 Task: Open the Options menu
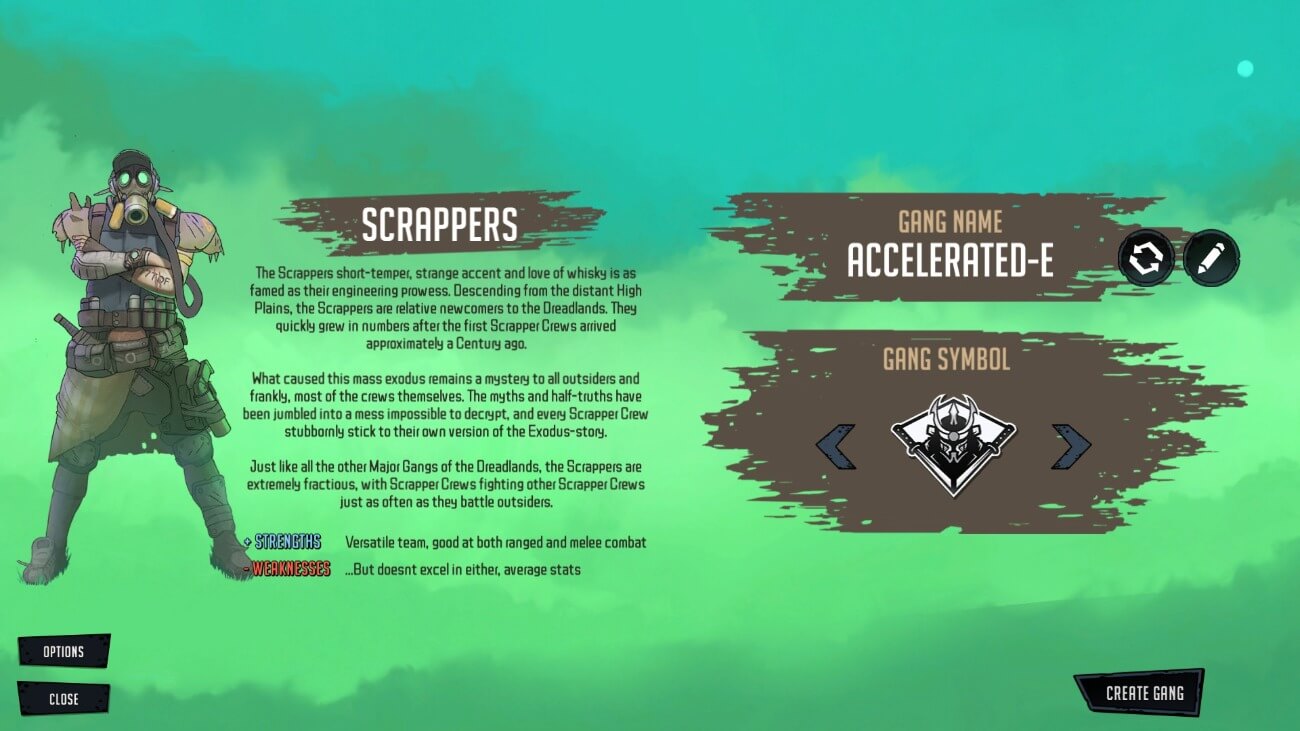click(x=63, y=652)
